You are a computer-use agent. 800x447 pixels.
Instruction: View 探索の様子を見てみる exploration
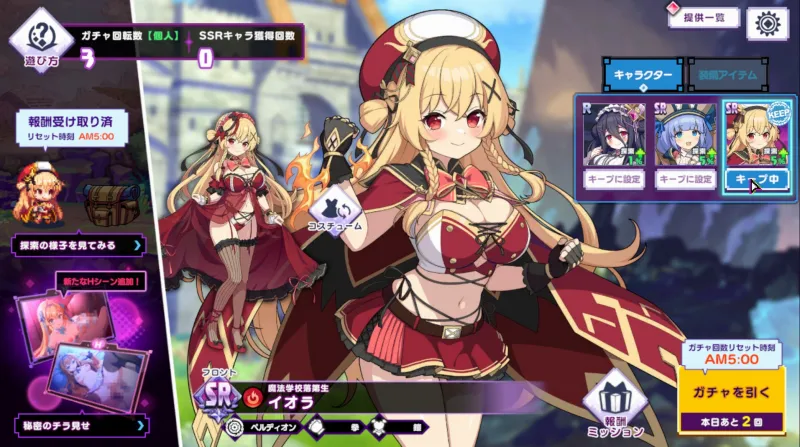click(x=77, y=244)
